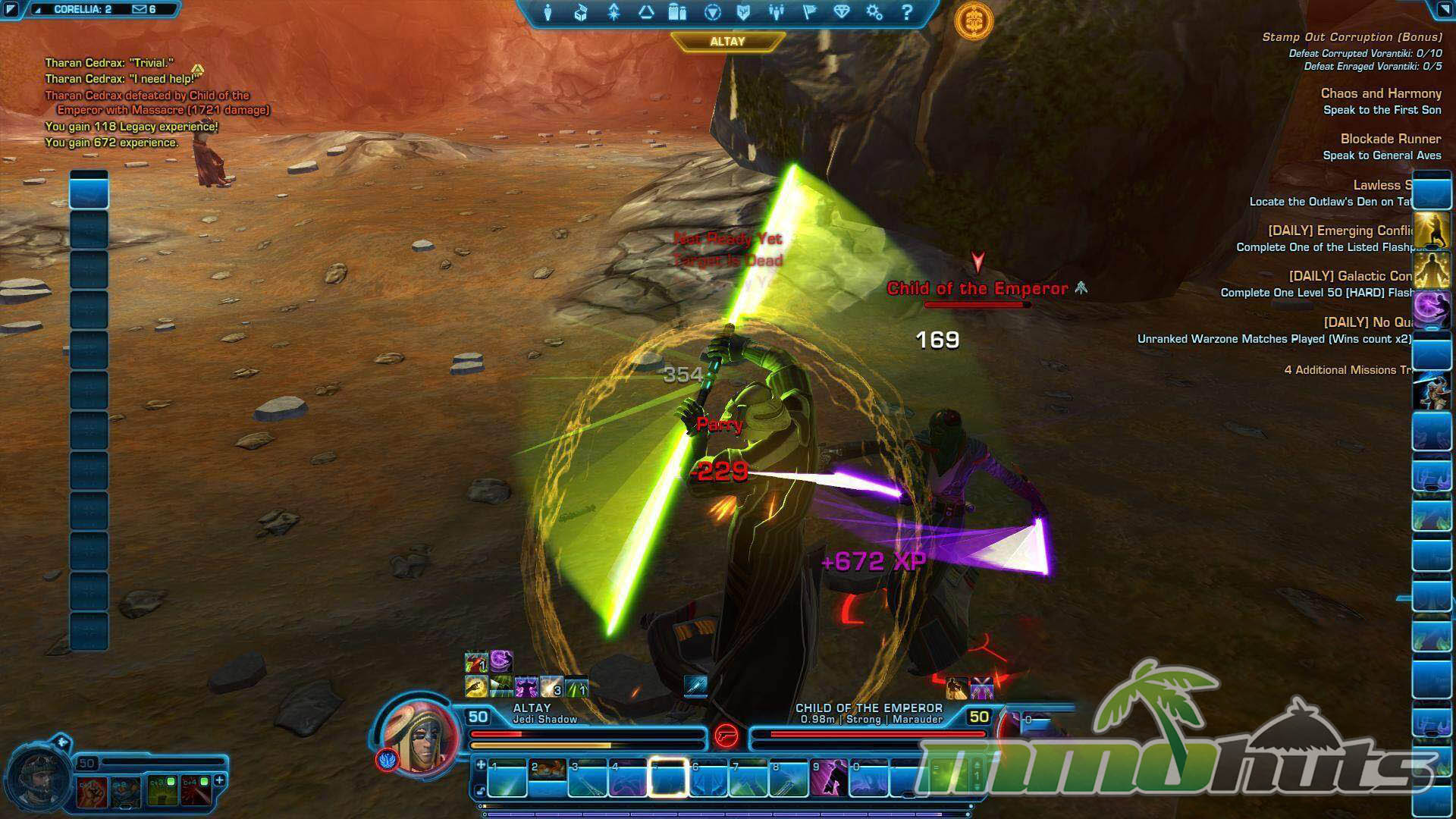Toggle the green fist companion ability
Image resolution: width=1456 pixels, height=819 pixels.
[163, 790]
